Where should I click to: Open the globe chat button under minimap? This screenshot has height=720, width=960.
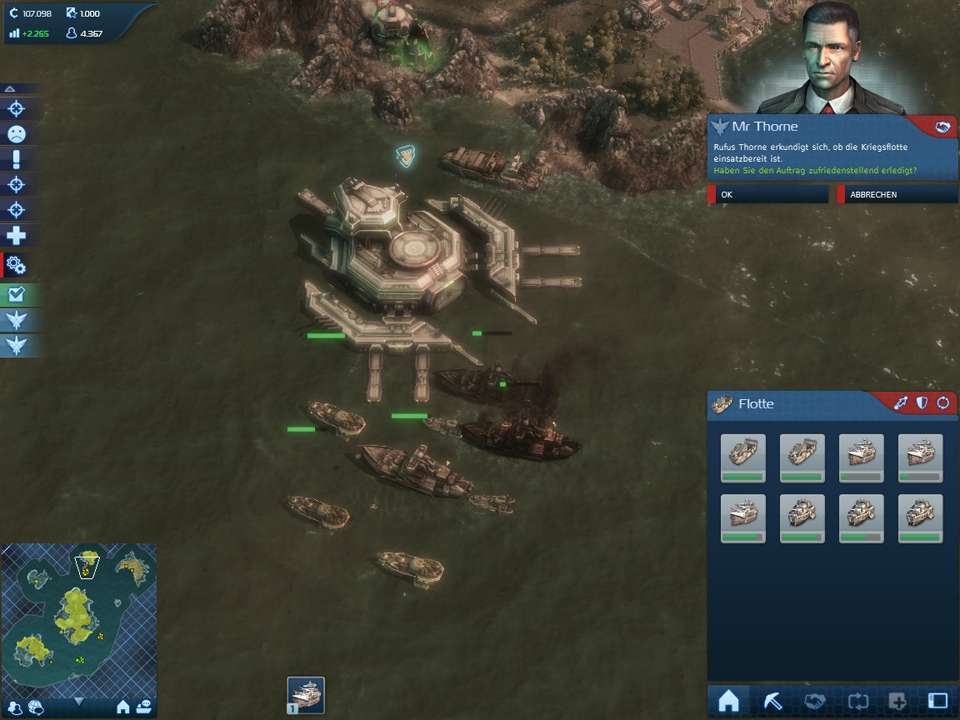[x=35, y=707]
